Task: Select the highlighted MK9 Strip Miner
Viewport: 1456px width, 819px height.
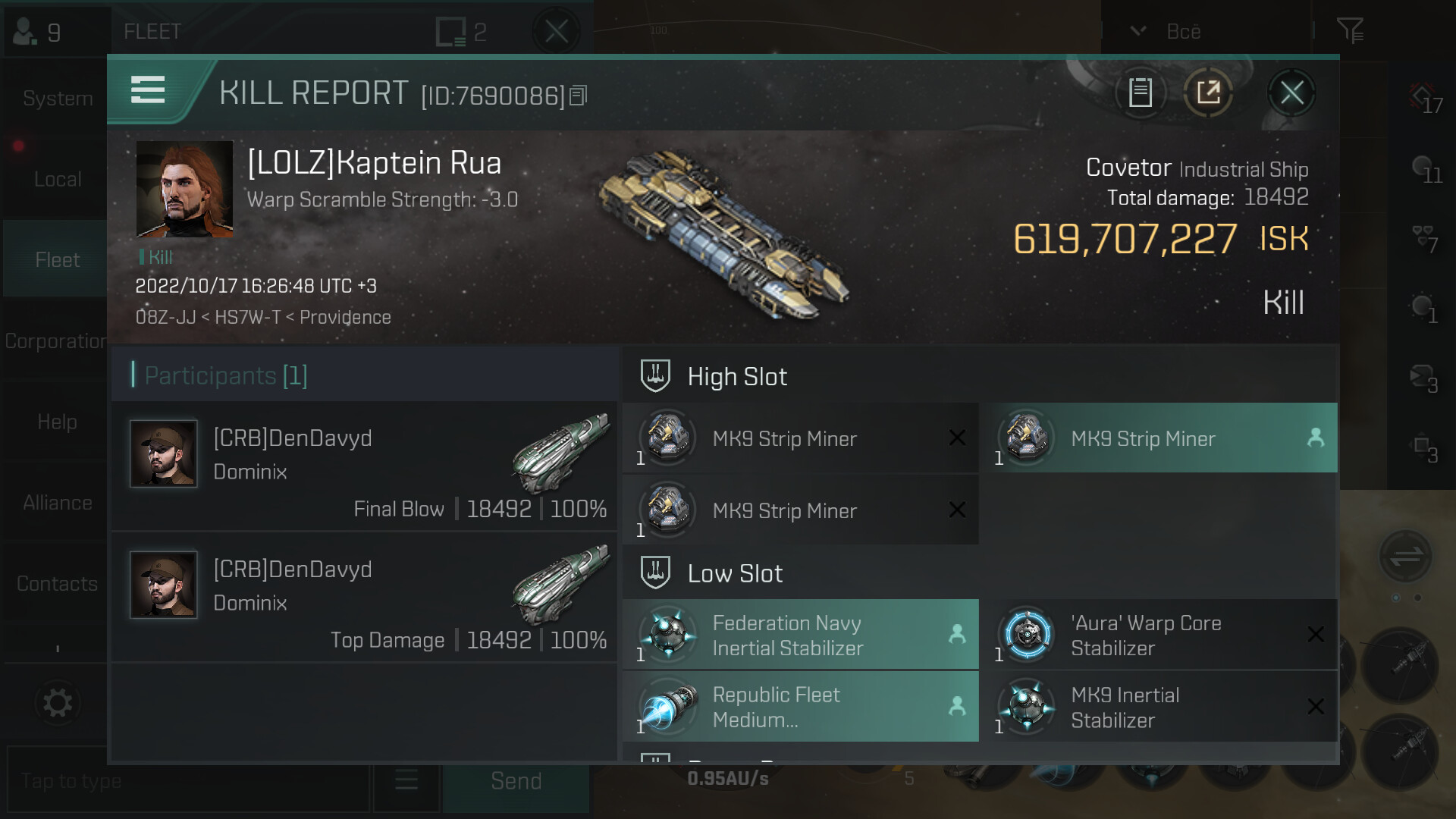Action: pos(1158,438)
